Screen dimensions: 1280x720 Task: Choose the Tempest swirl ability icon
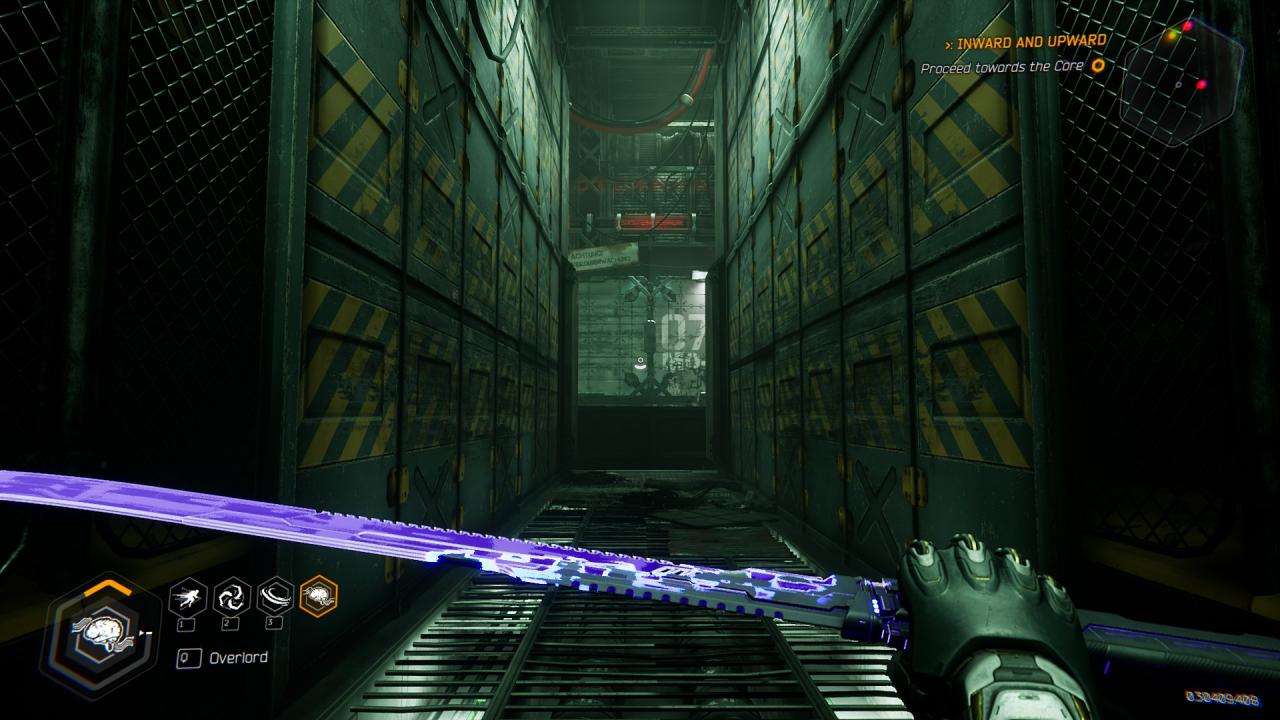232,597
